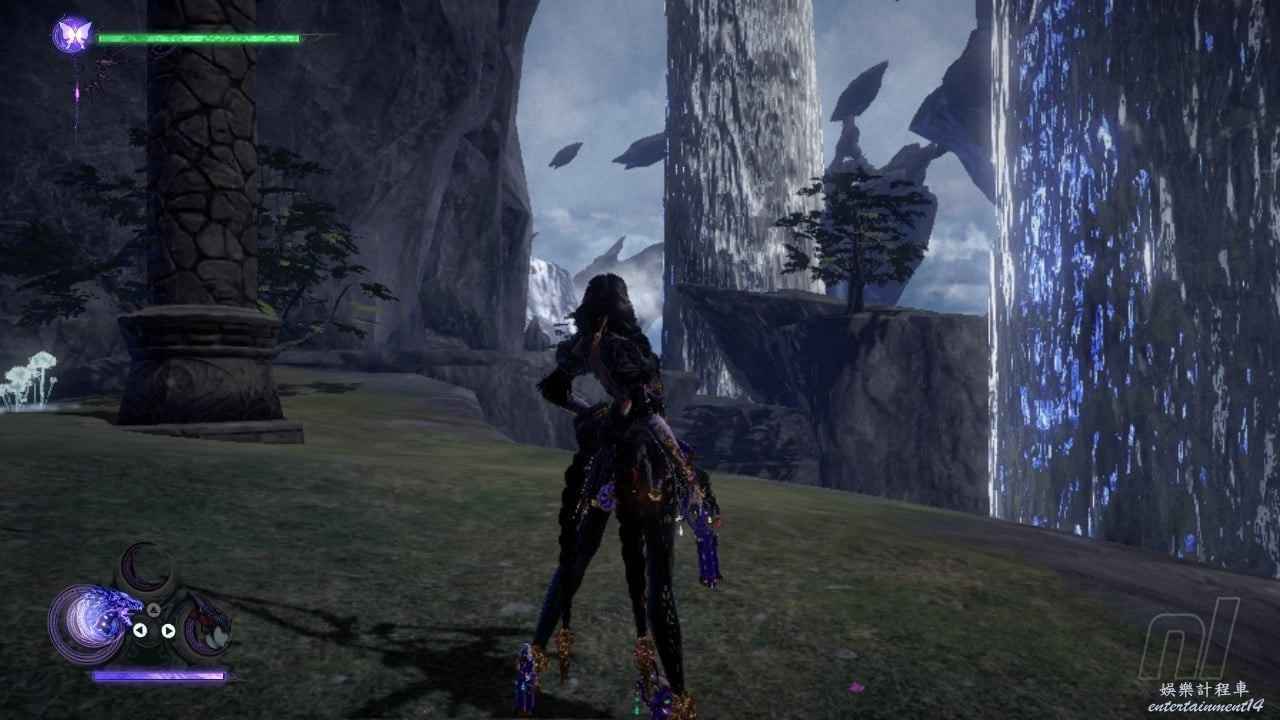The width and height of the screenshot is (1280, 720).
Task: Select the glowing blue dragon demon slot
Action: pos(88,622)
